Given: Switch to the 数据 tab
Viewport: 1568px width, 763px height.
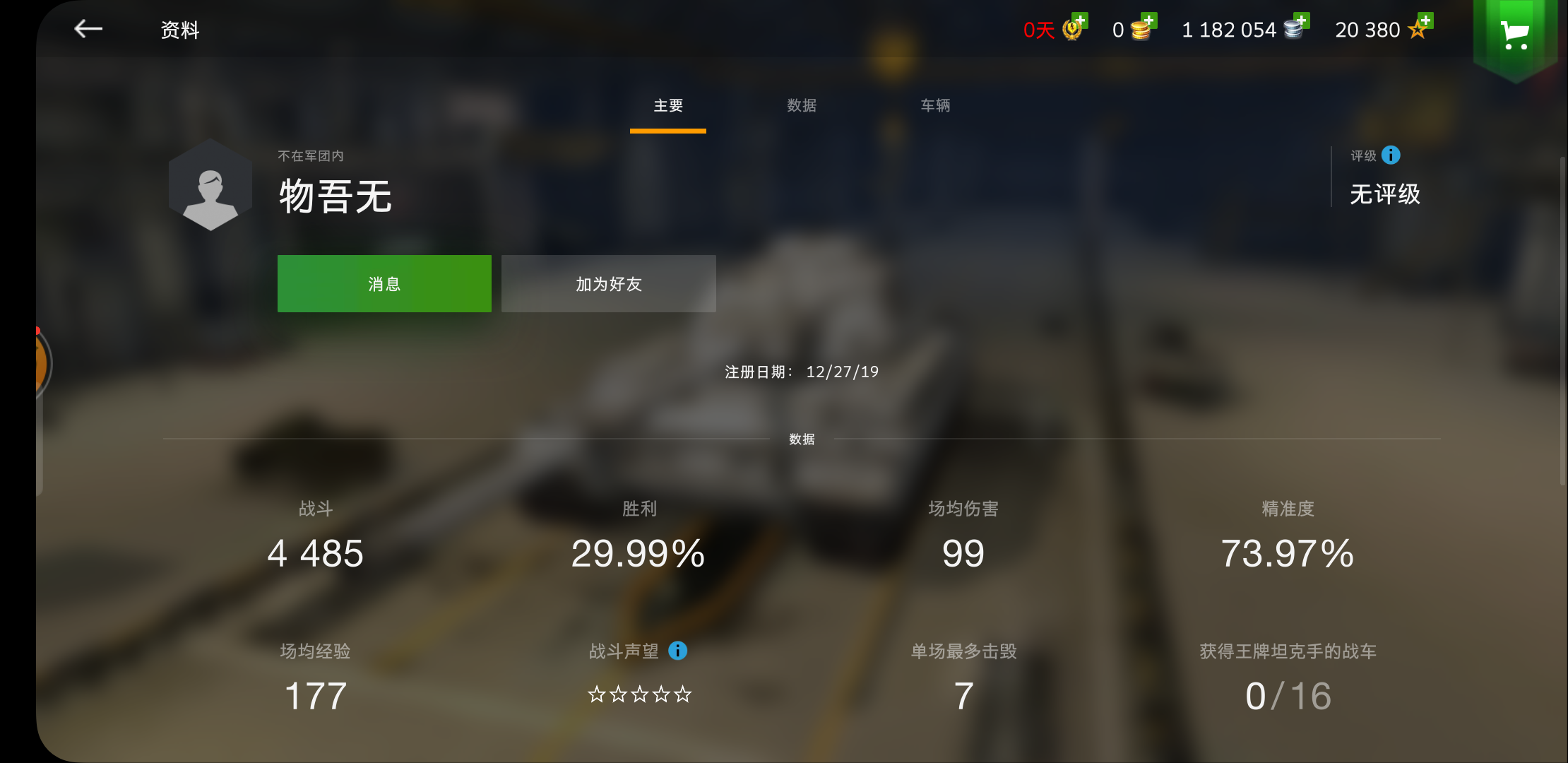Looking at the screenshot, I should point(802,105).
